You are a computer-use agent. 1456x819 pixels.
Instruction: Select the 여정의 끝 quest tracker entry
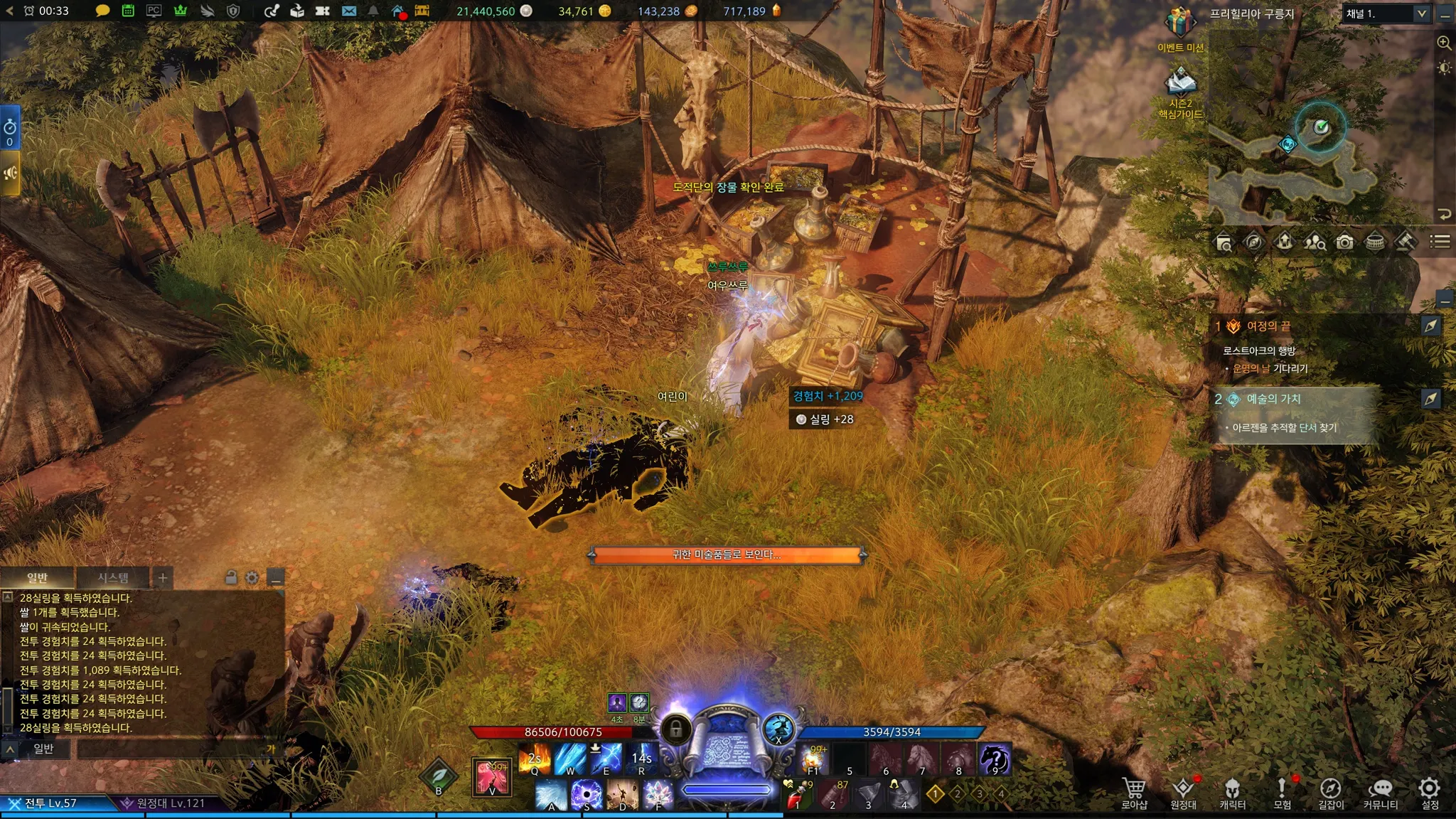click(1269, 326)
